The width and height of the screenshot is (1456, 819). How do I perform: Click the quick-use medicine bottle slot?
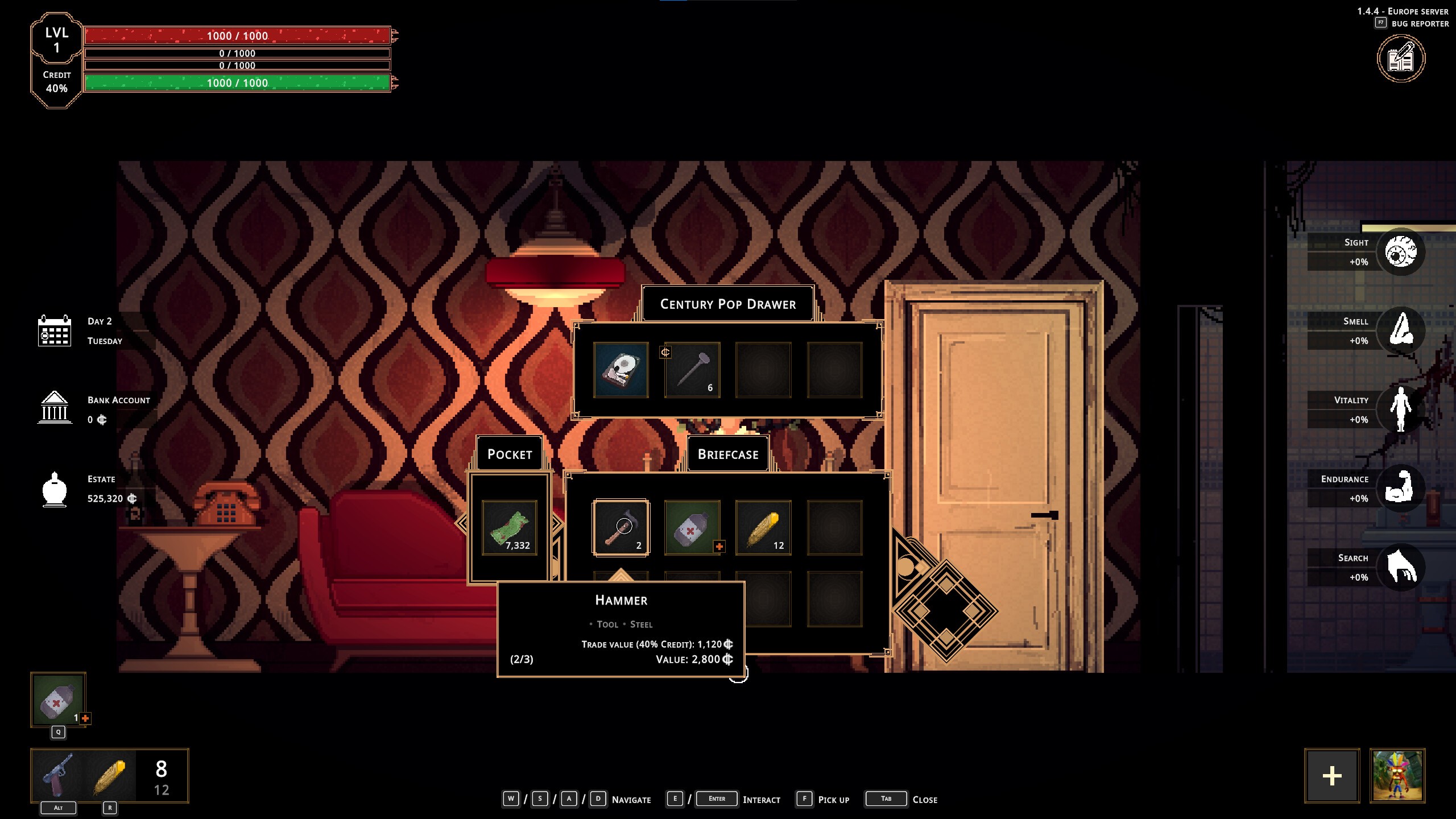(x=58, y=700)
